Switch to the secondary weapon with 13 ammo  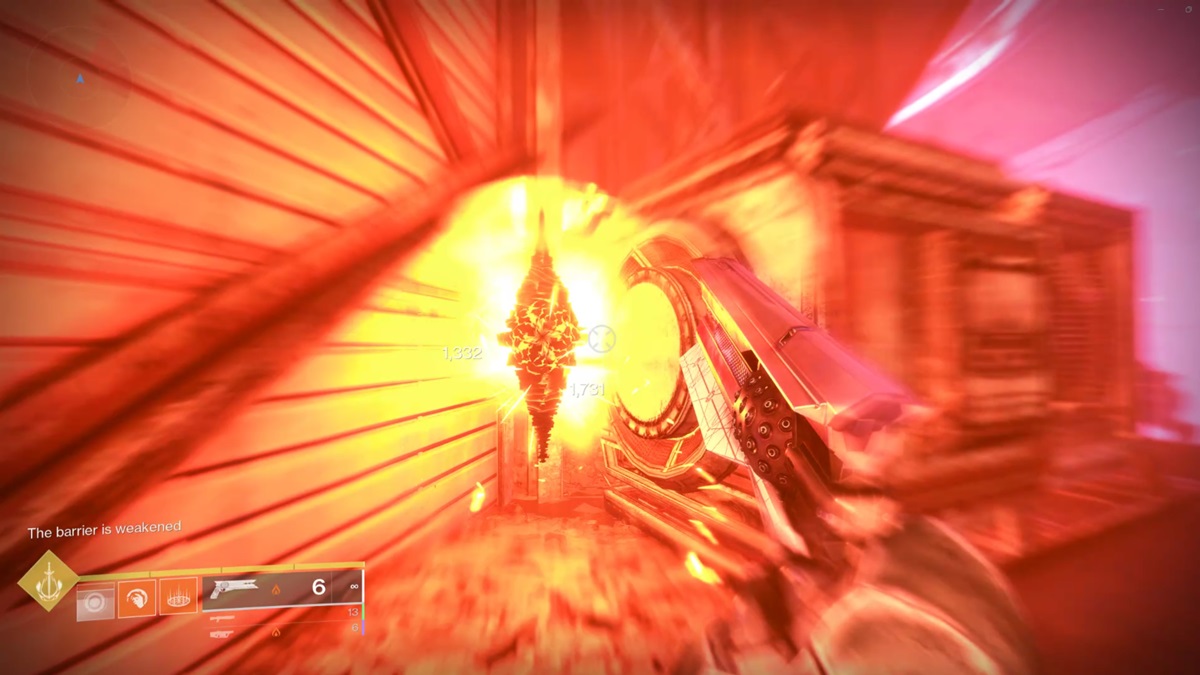(x=283, y=613)
